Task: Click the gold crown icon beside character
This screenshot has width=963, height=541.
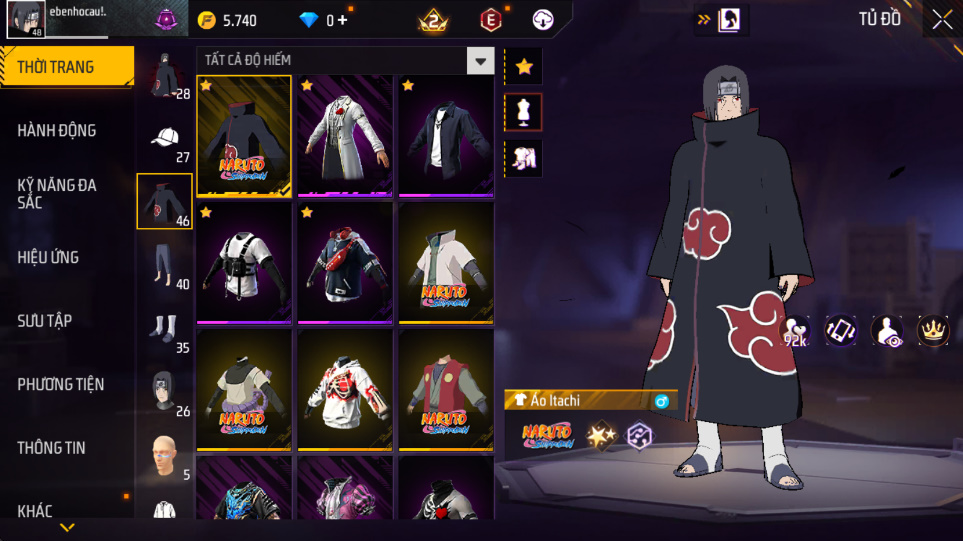Action: (x=934, y=331)
